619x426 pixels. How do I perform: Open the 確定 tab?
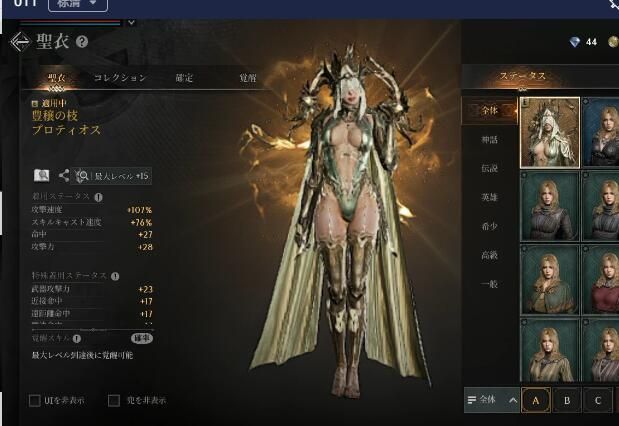pyautogui.click(x=184, y=77)
